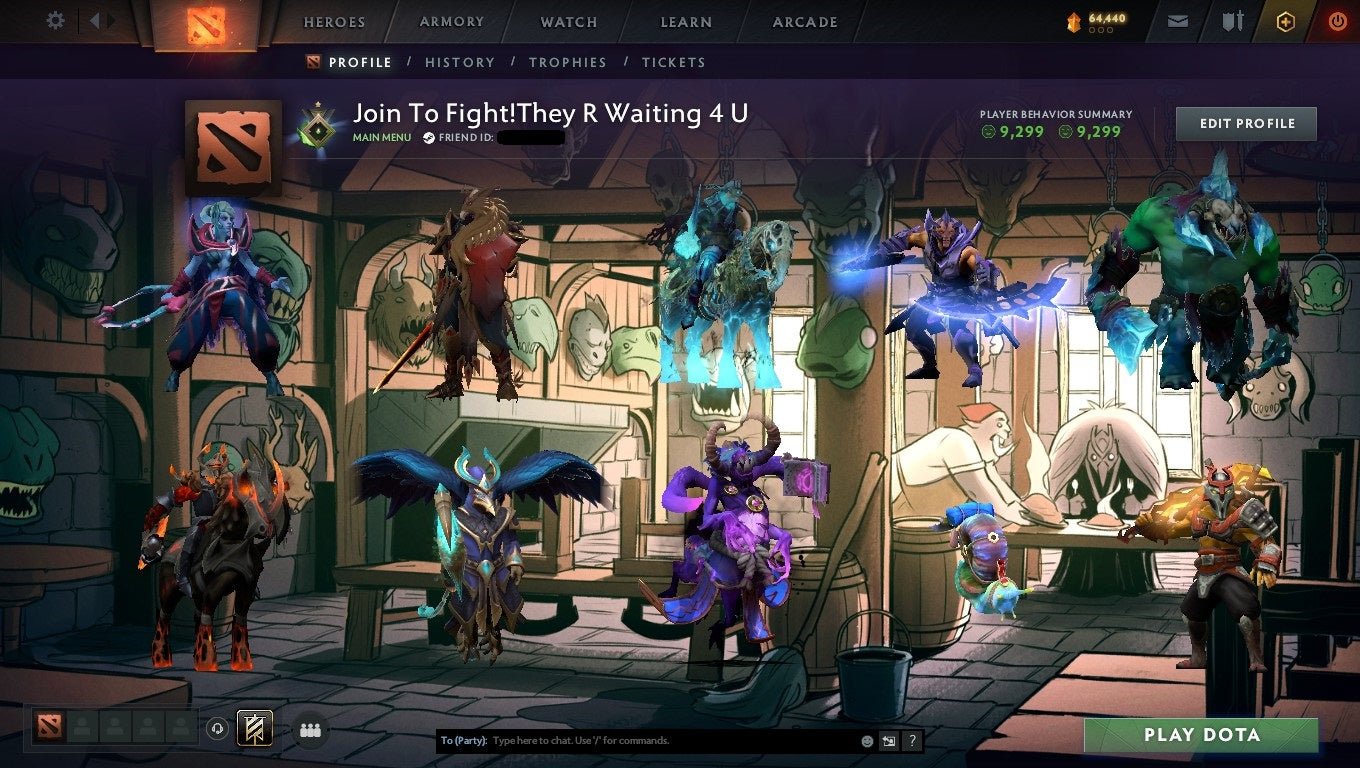Viewport: 1360px width, 768px height.
Task: Toggle the chat channel pop-out icon
Action: point(888,740)
